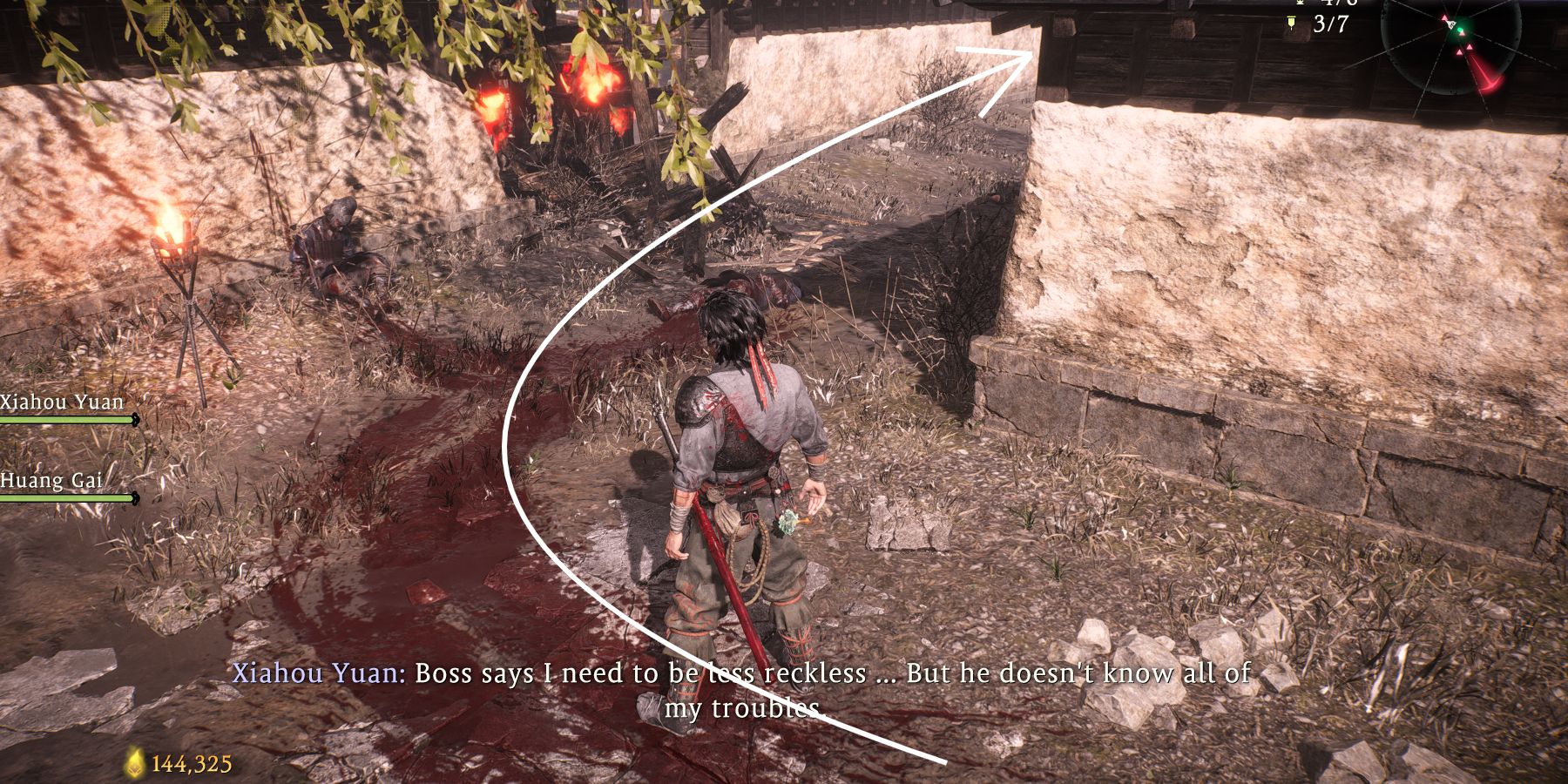Click the white player arrow on the compass
This screenshot has height=784, width=1568.
tap(1450, 24)
